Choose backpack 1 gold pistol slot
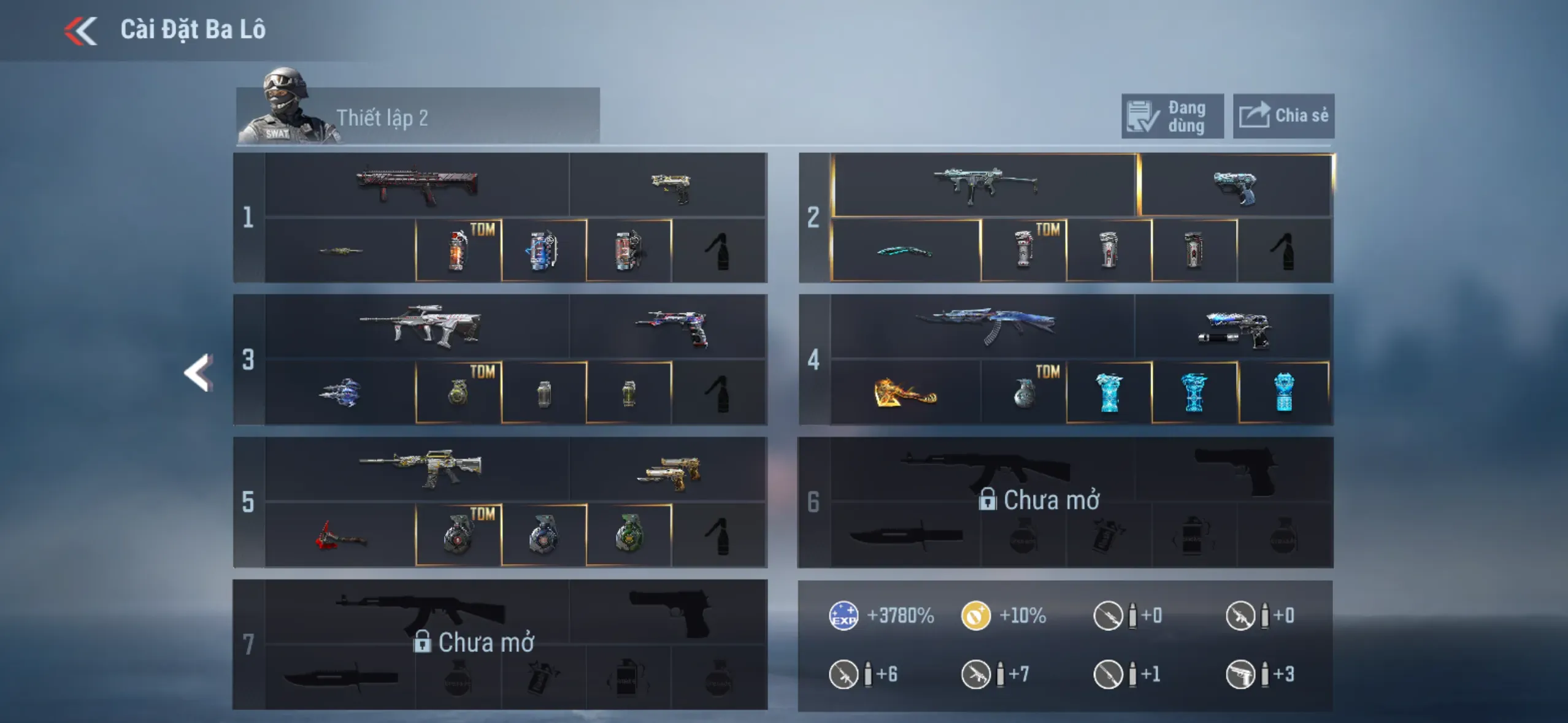 (x=669, y=186)
